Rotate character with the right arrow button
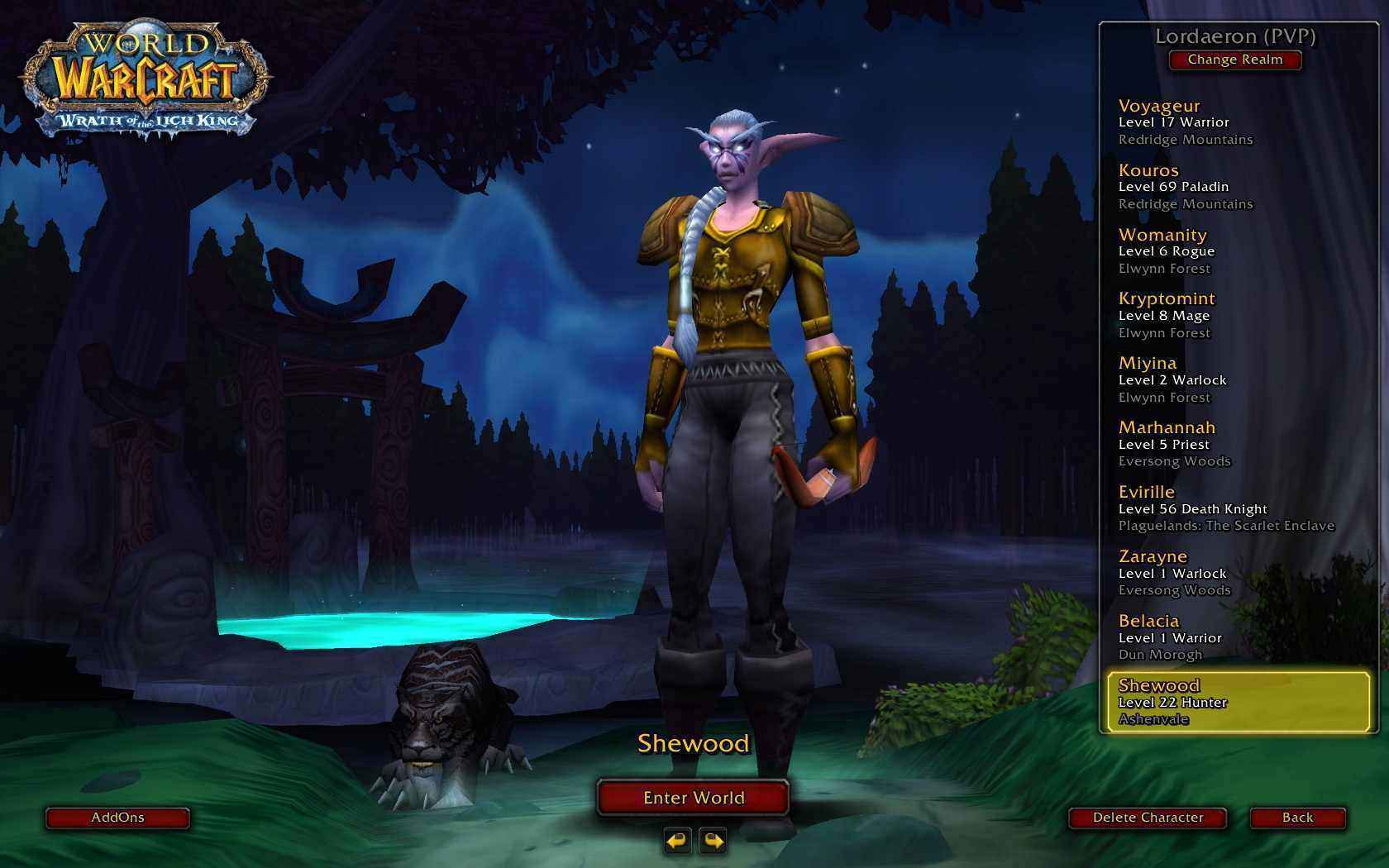 coord(713,842)
